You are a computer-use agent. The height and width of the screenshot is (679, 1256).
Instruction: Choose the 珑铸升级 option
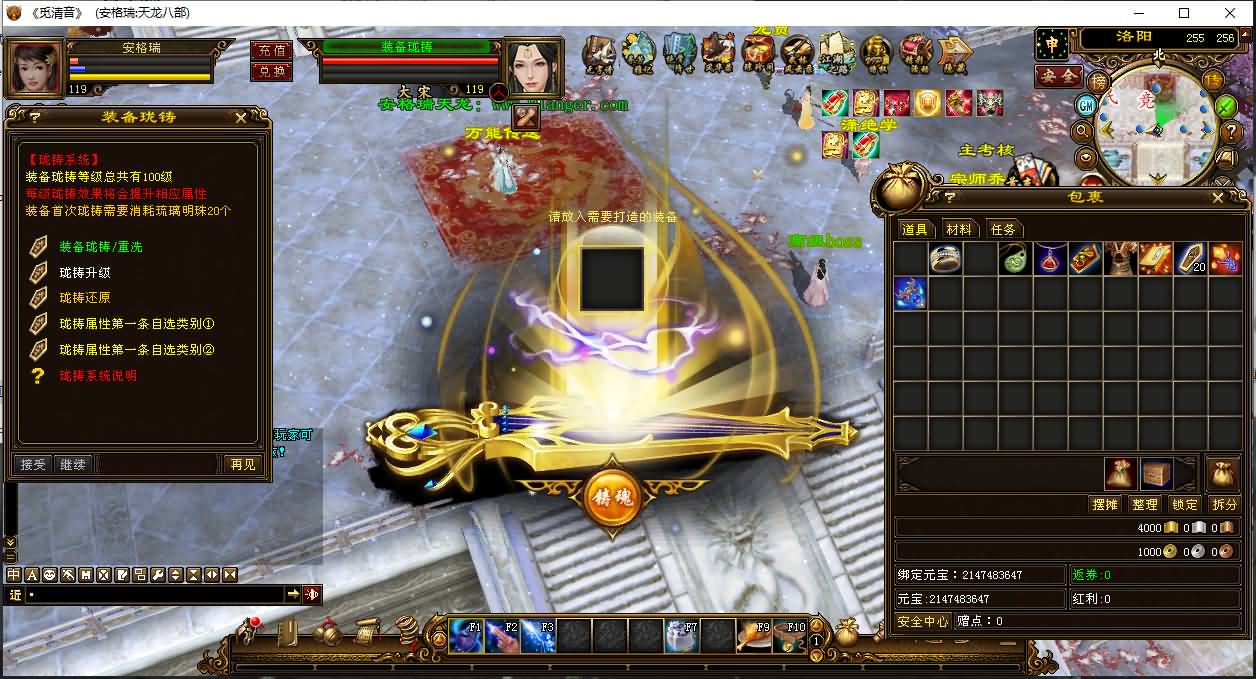(85, 272)
